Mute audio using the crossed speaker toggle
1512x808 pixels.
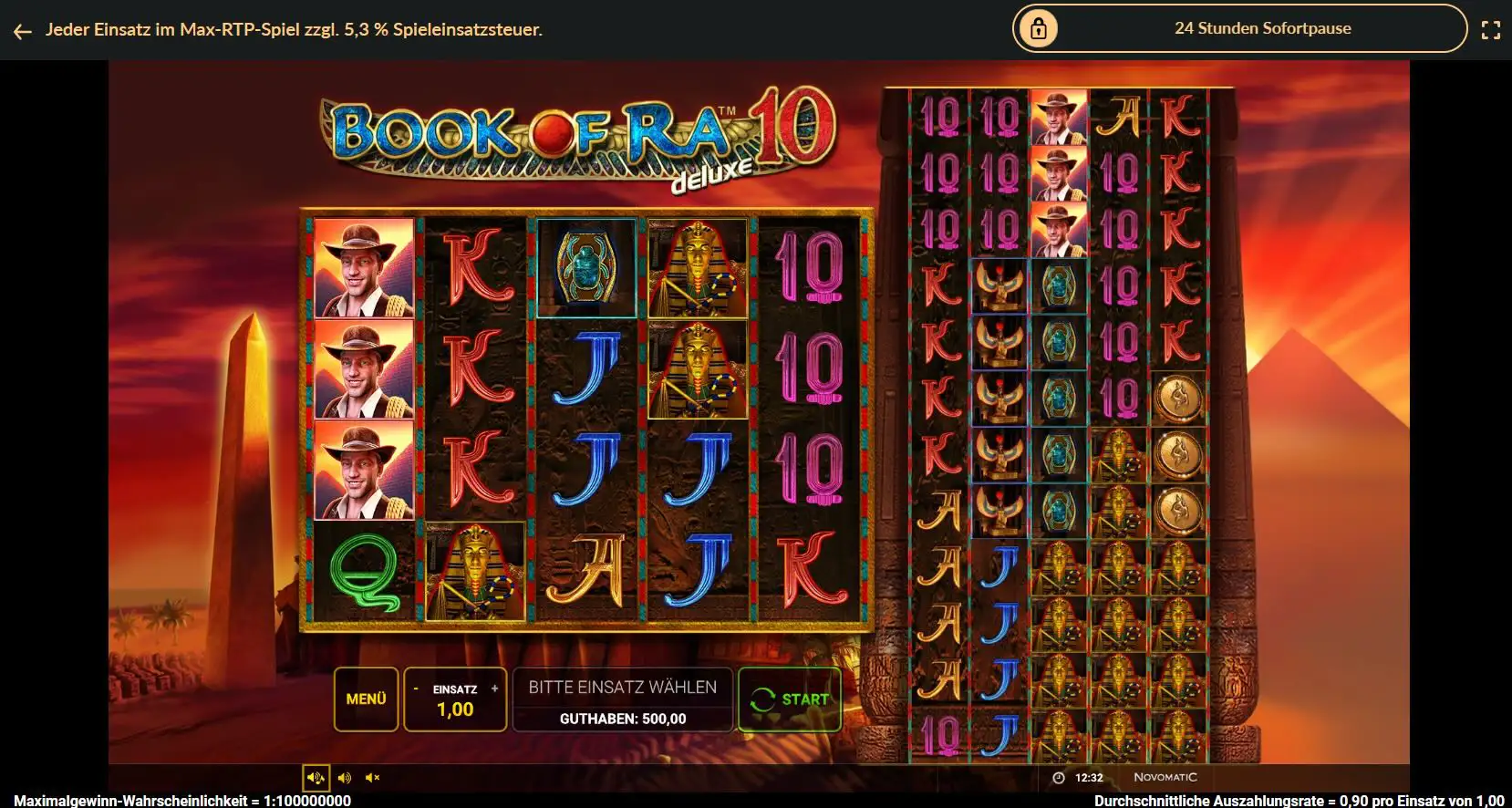click(x=370, y=777)
